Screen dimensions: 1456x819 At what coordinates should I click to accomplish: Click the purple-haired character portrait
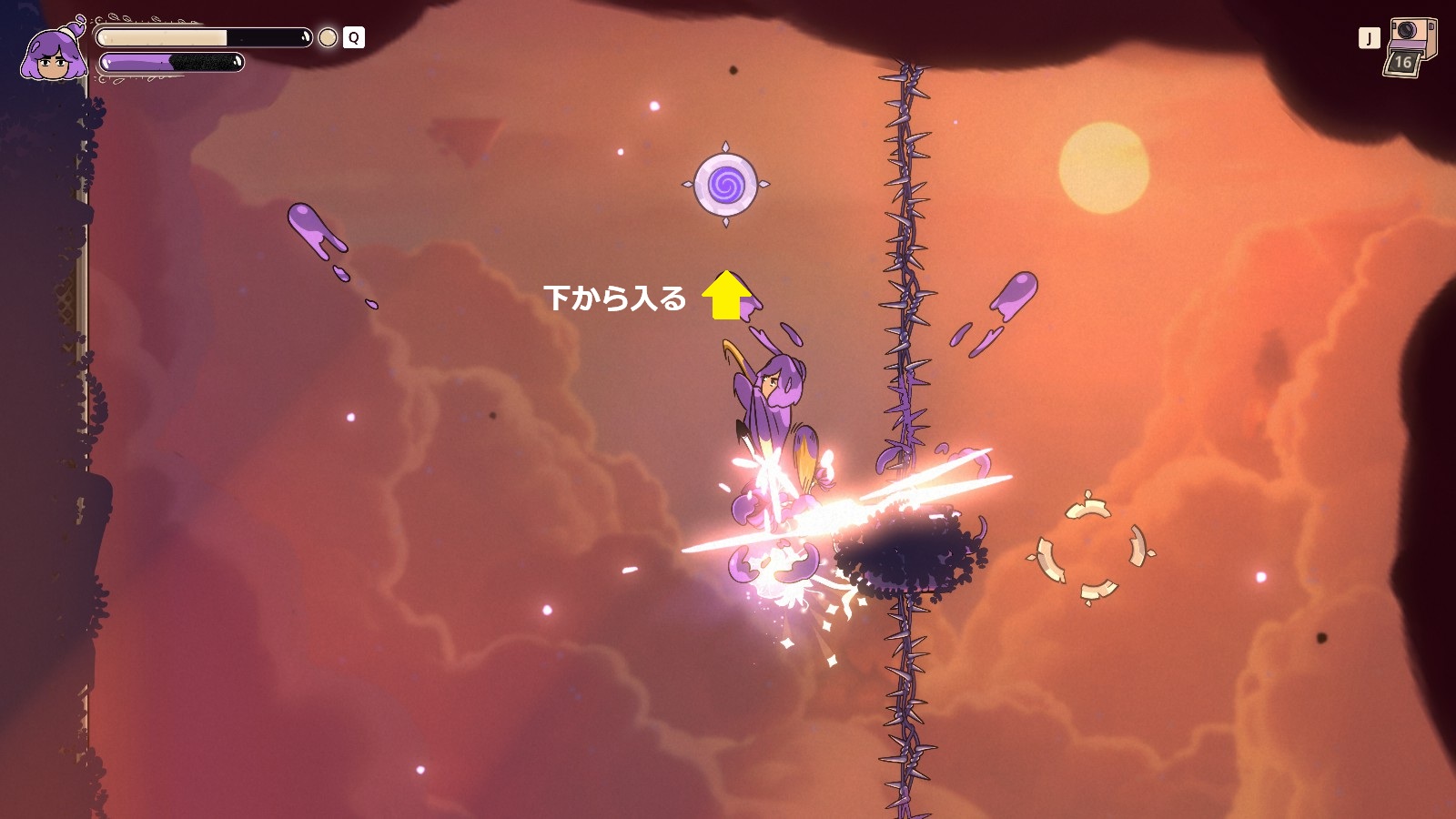[55, 55]
